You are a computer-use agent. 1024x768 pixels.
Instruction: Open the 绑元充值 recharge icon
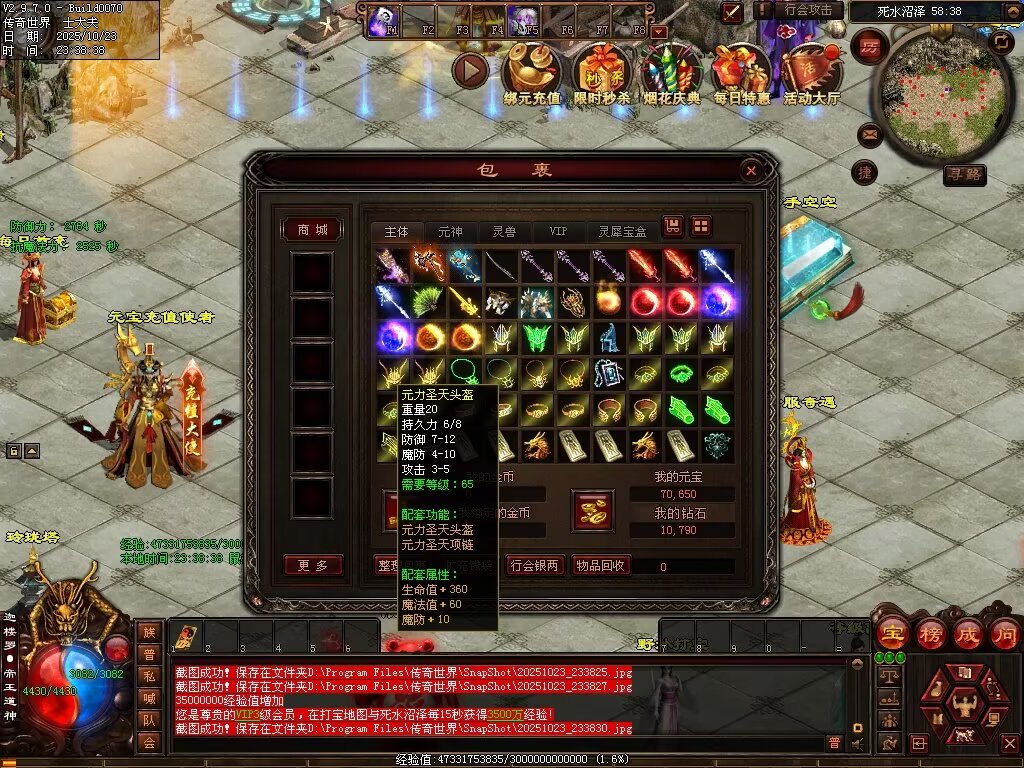click(x=531, y=73)
